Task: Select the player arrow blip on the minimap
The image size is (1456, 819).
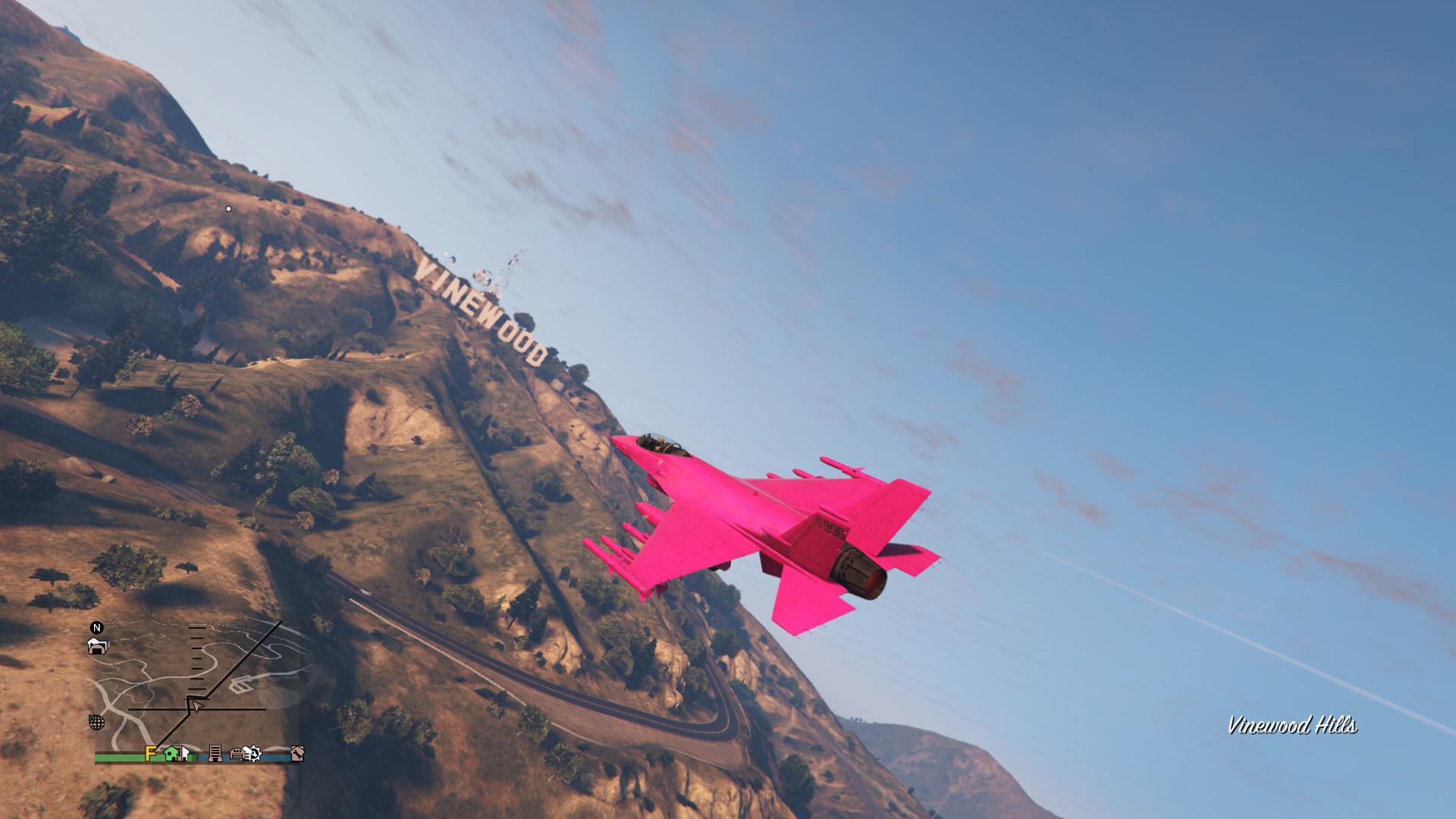Action: tap(196, 706)
